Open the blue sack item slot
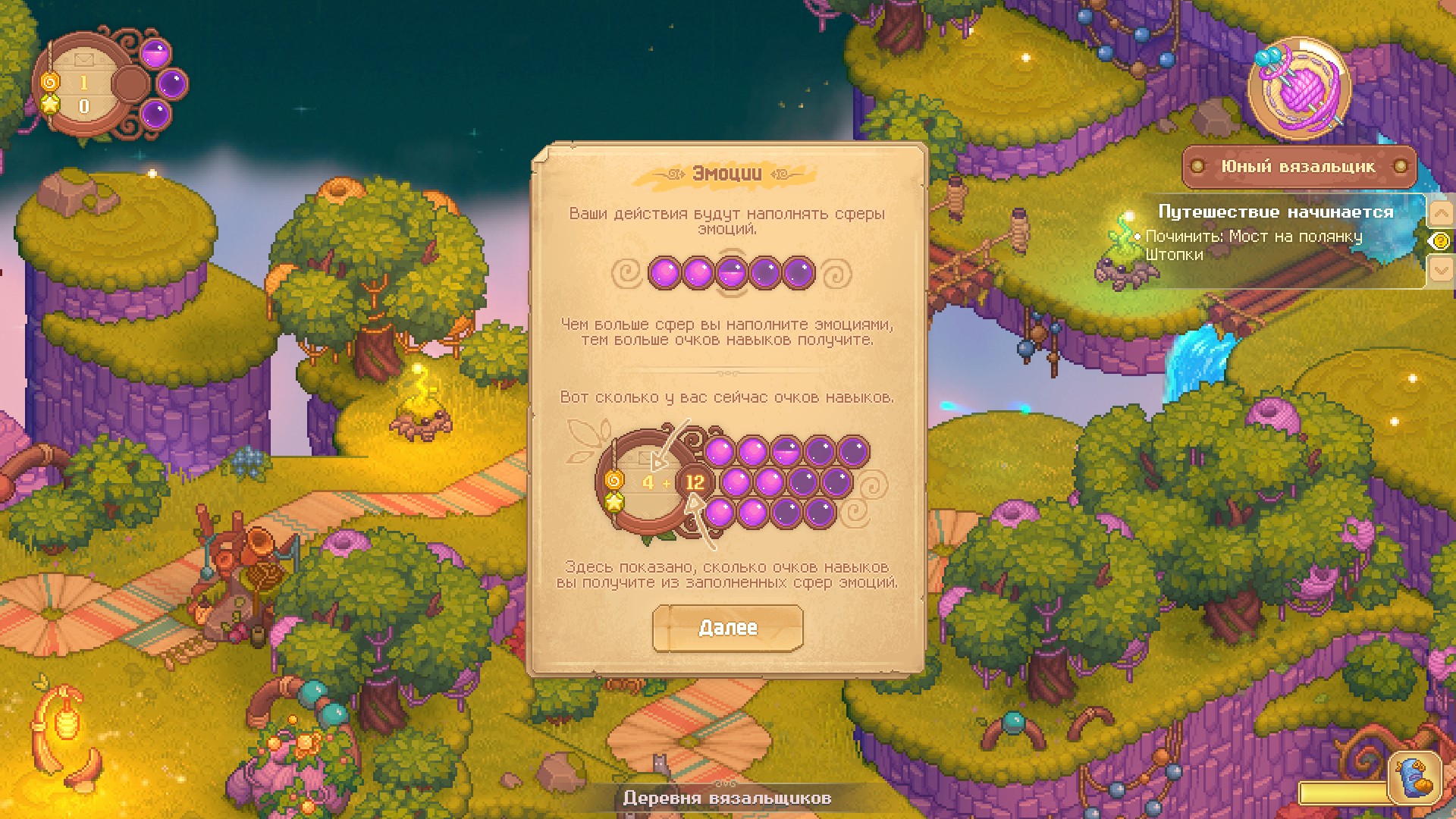The width and height of the screenshot is (1456, 819). tap(1415, 777)
